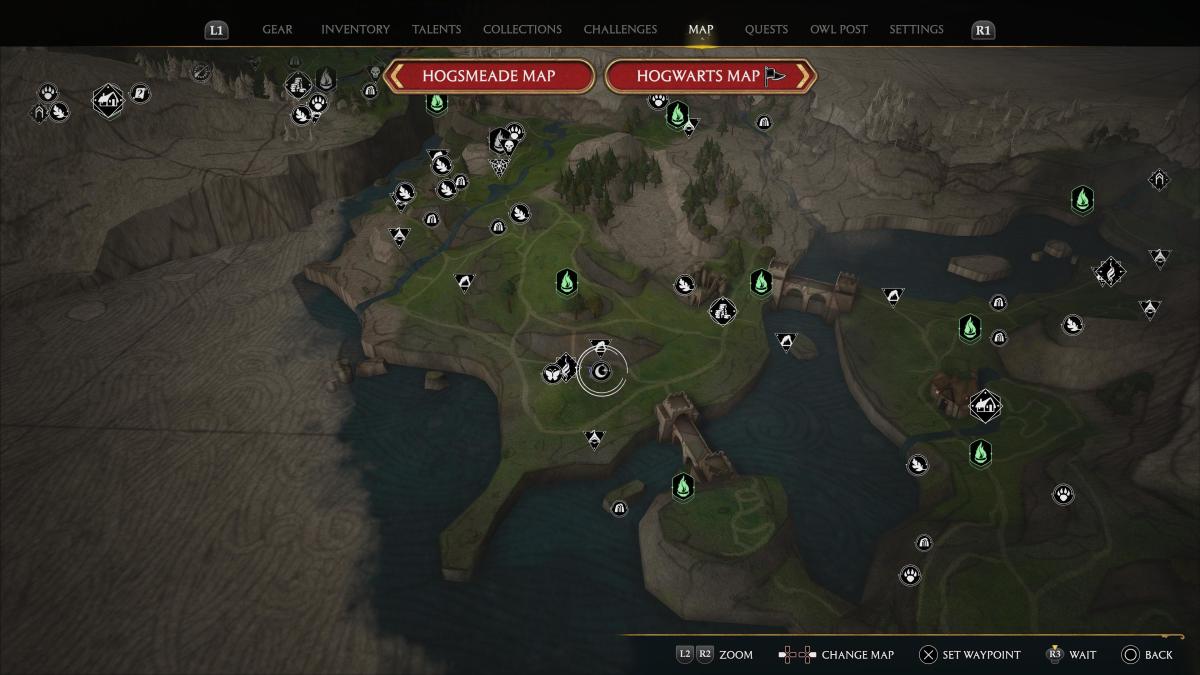Select the Map tab

[x=701, y=30]
